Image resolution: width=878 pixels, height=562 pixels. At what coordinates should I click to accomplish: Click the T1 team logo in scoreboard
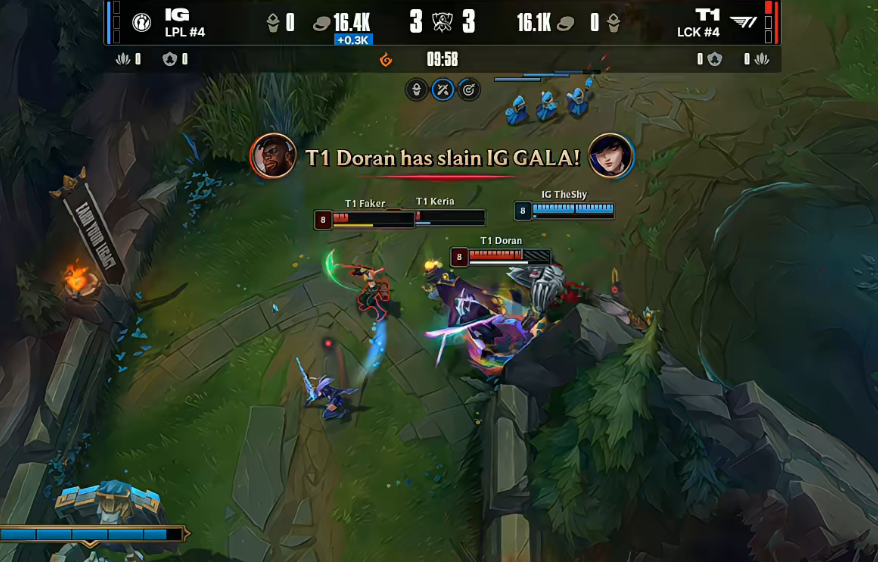click(743, 22)
